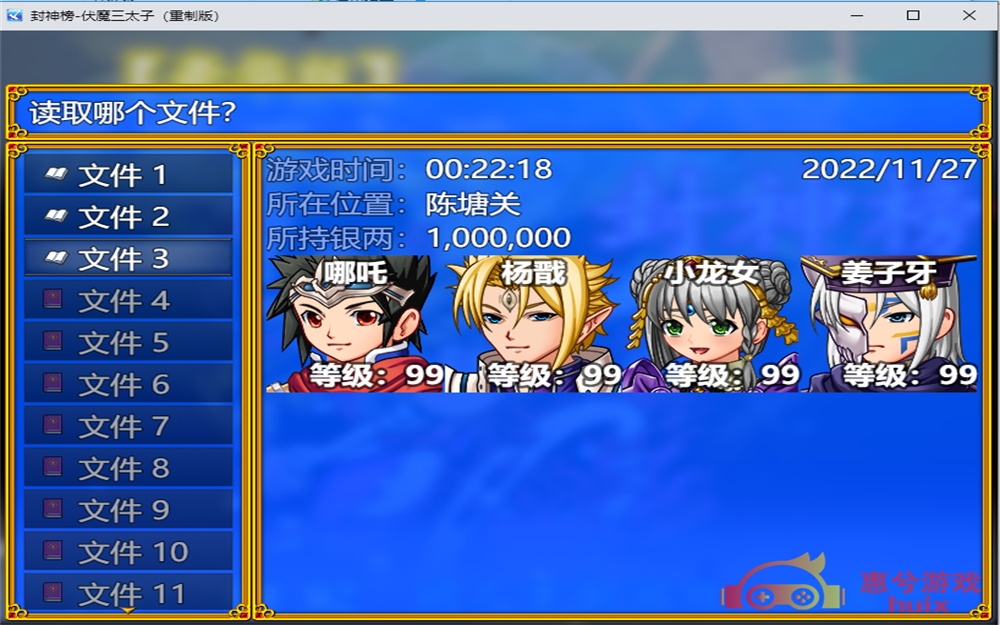Choose the 文件 9 slot
Image resolution: width=1000 pixels, height=625 pixels.
coord(128,511)
